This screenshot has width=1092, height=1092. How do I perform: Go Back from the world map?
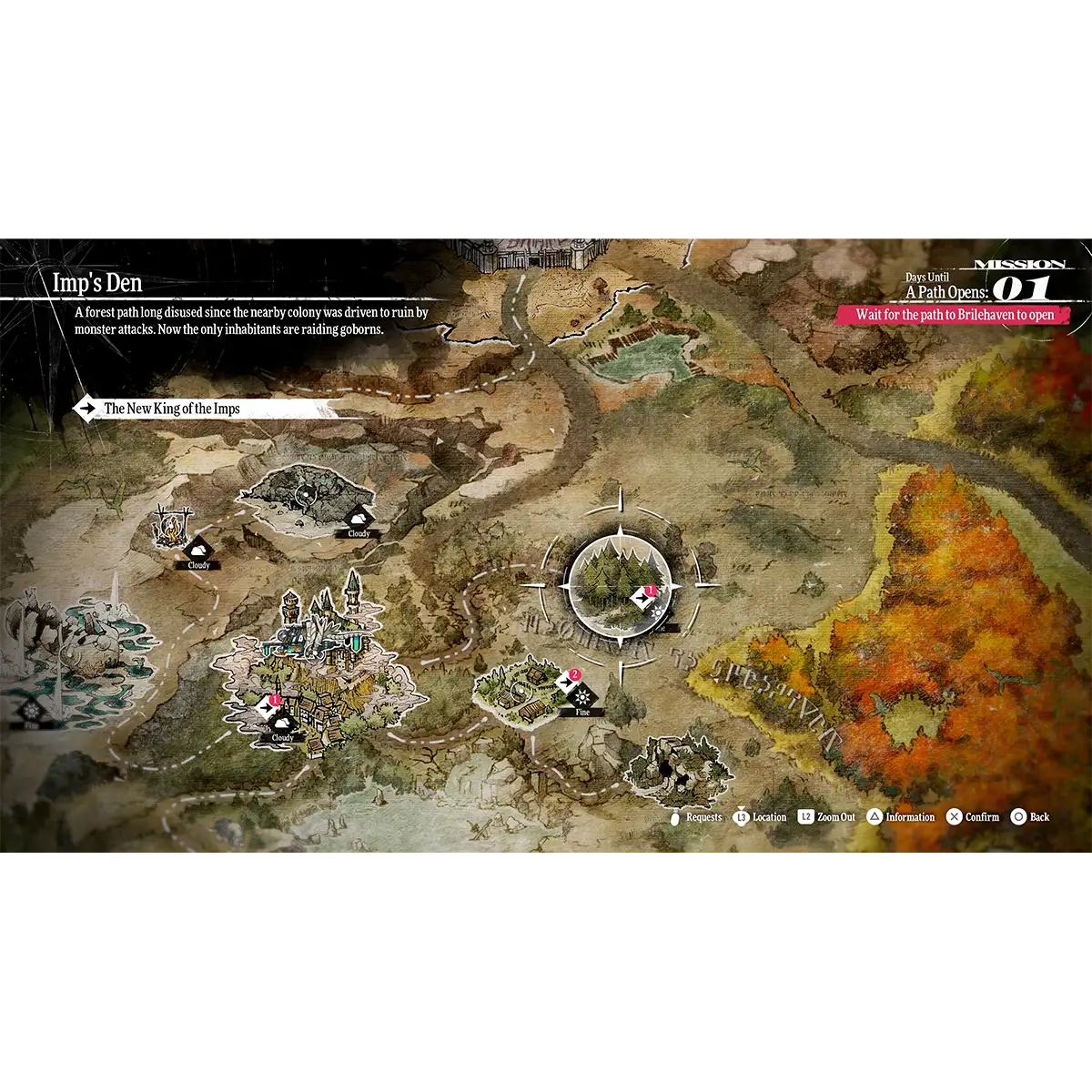pyautogui.click(x=1030, y=817)
